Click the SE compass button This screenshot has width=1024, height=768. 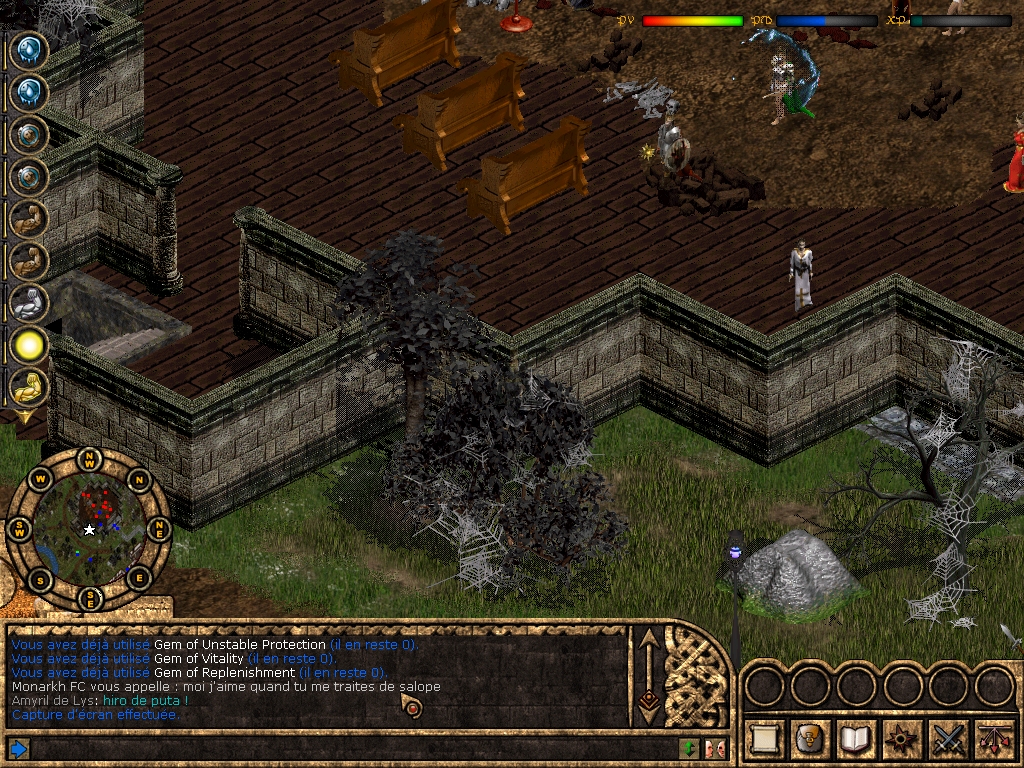click(90, 598)
